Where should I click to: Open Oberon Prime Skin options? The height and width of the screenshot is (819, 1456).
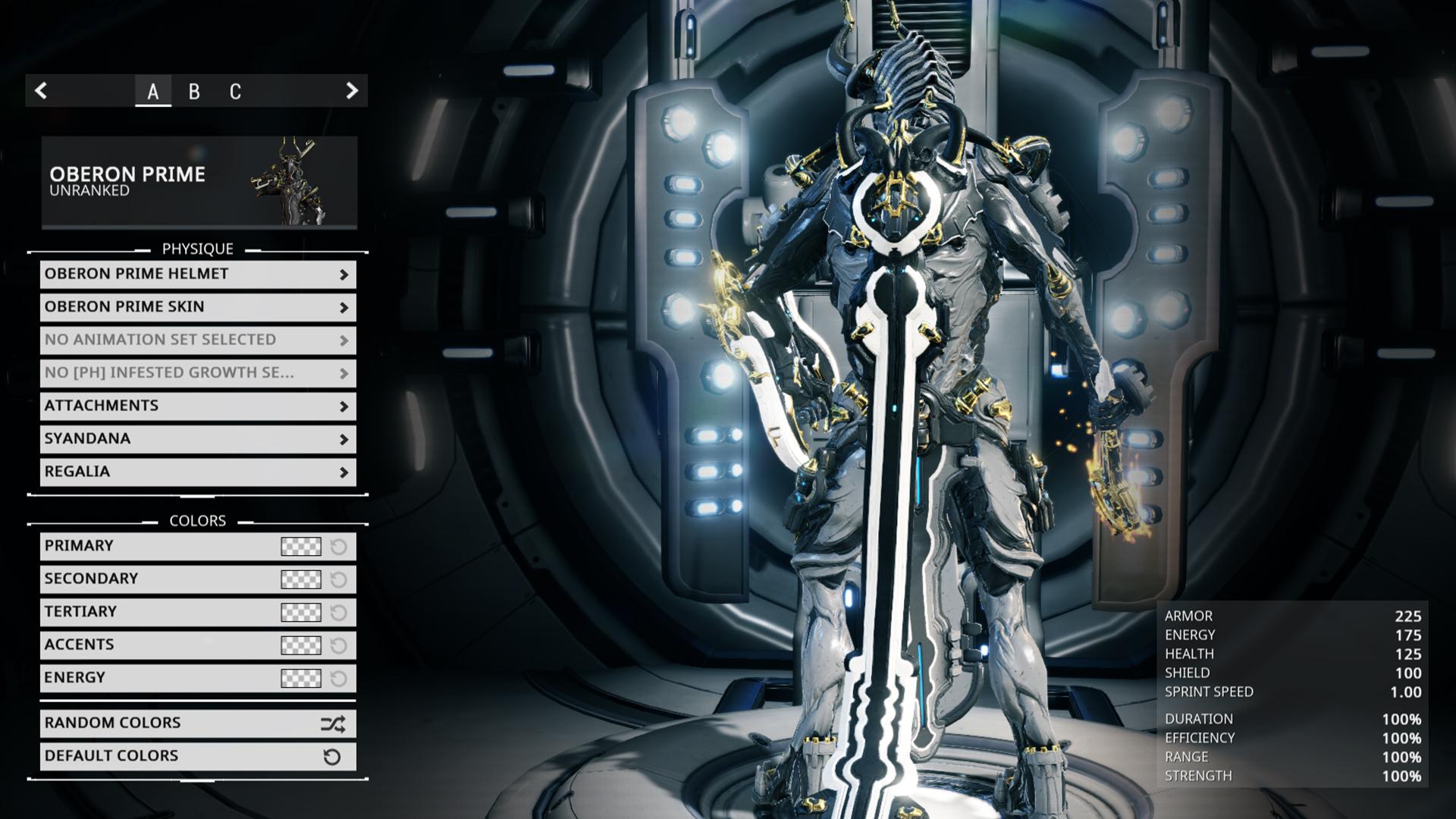(x=198, y=307)
